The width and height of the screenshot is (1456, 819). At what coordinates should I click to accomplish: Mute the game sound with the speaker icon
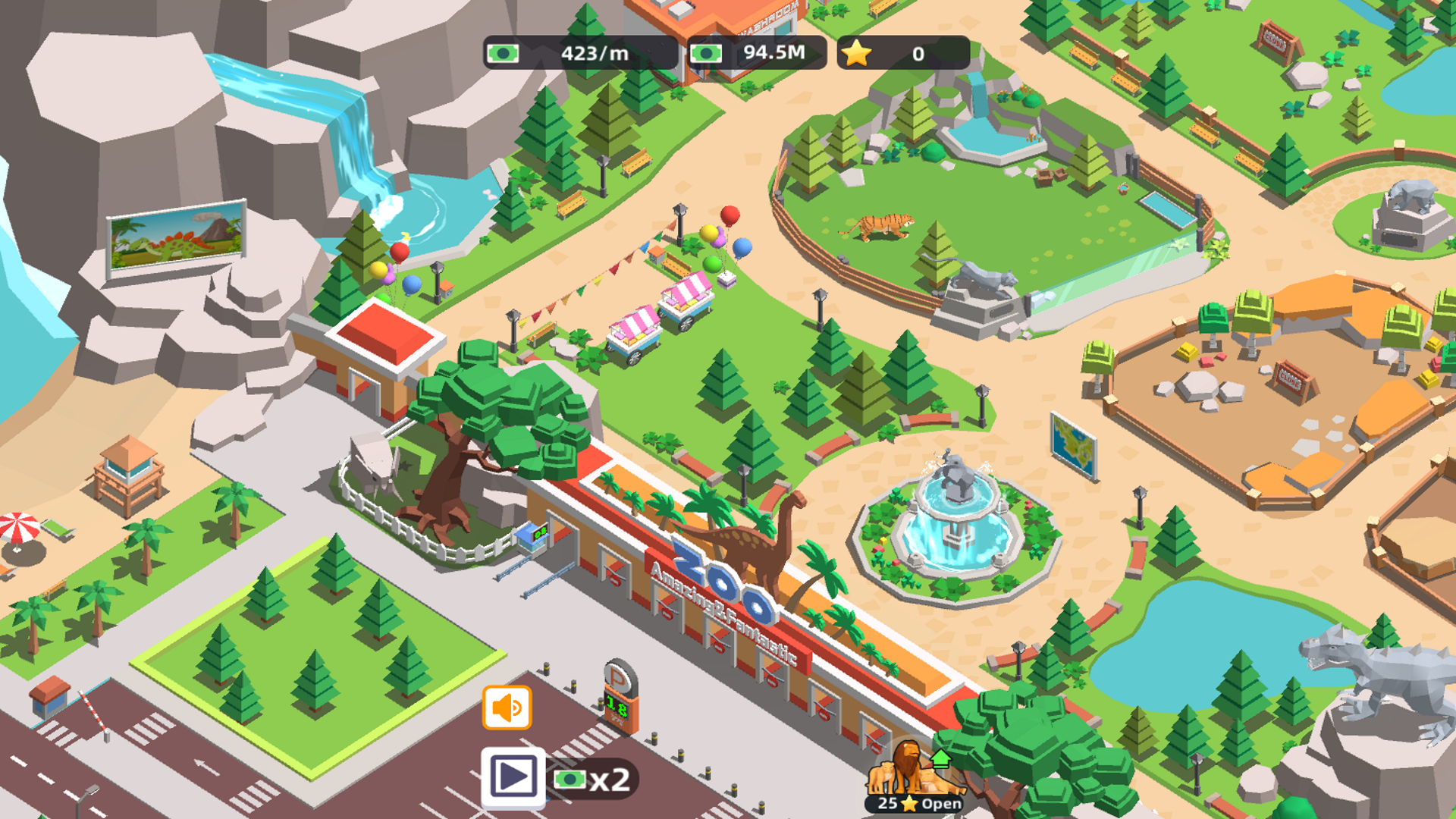click(x=507, y=706)
